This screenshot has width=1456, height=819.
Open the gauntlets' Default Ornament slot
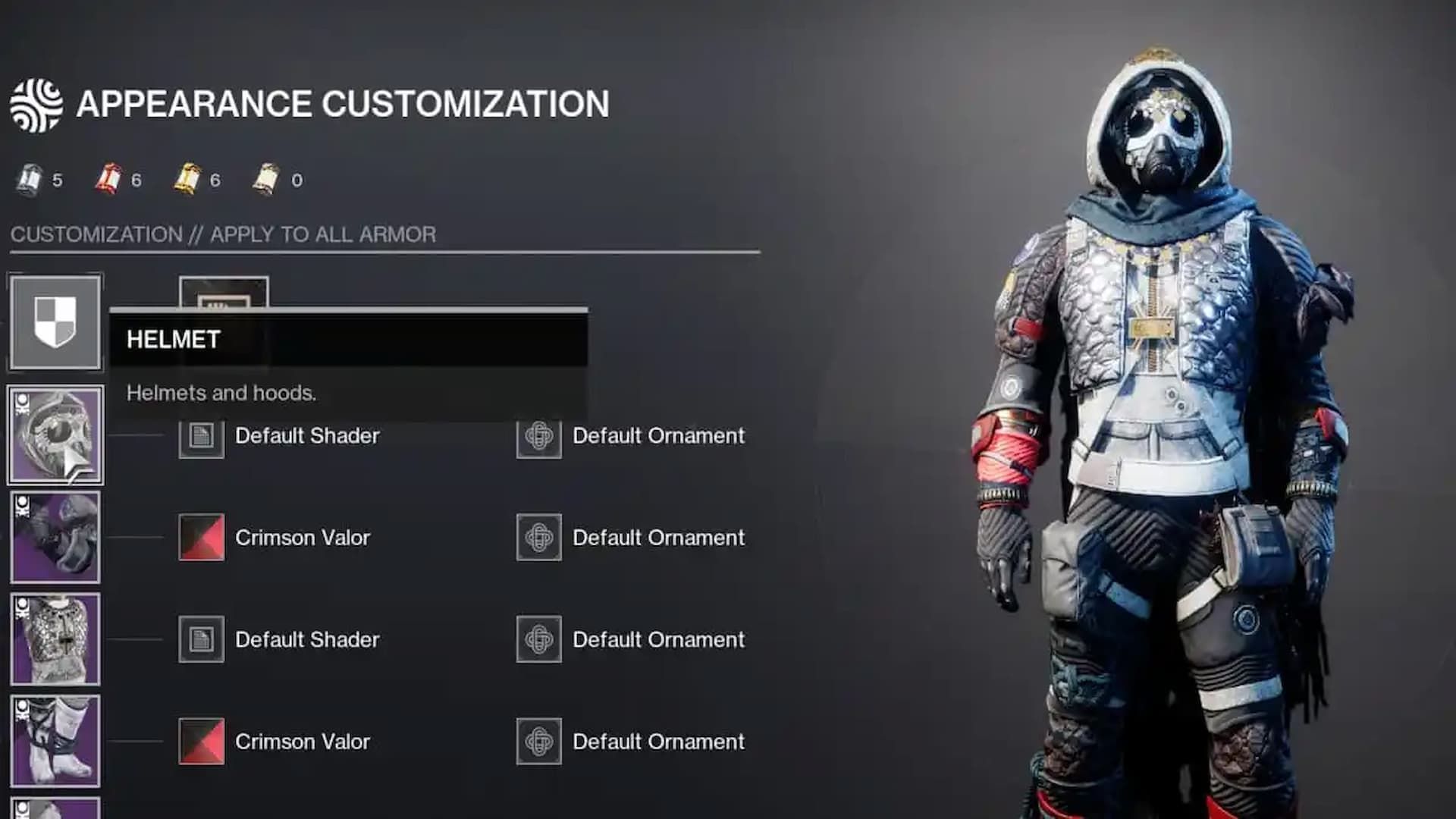[538, 538]
